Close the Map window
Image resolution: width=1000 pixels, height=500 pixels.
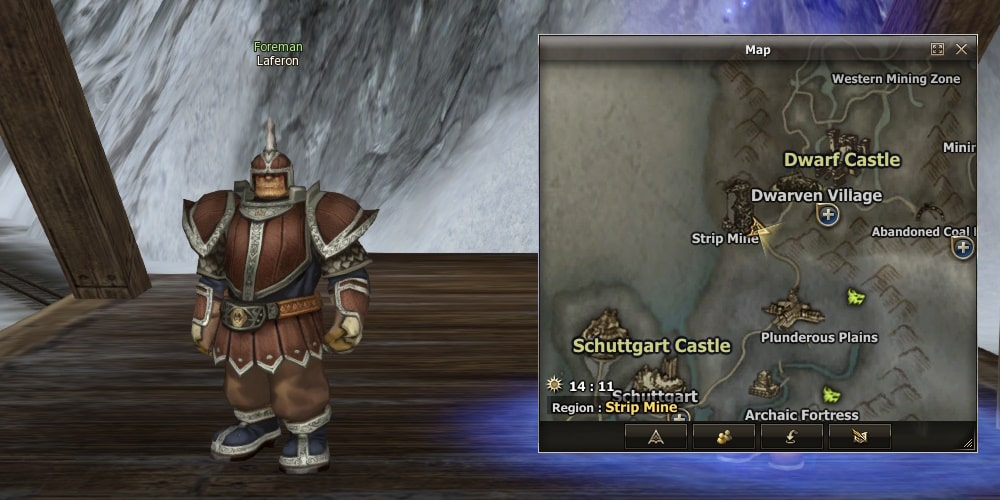click(x=961, y=49)
